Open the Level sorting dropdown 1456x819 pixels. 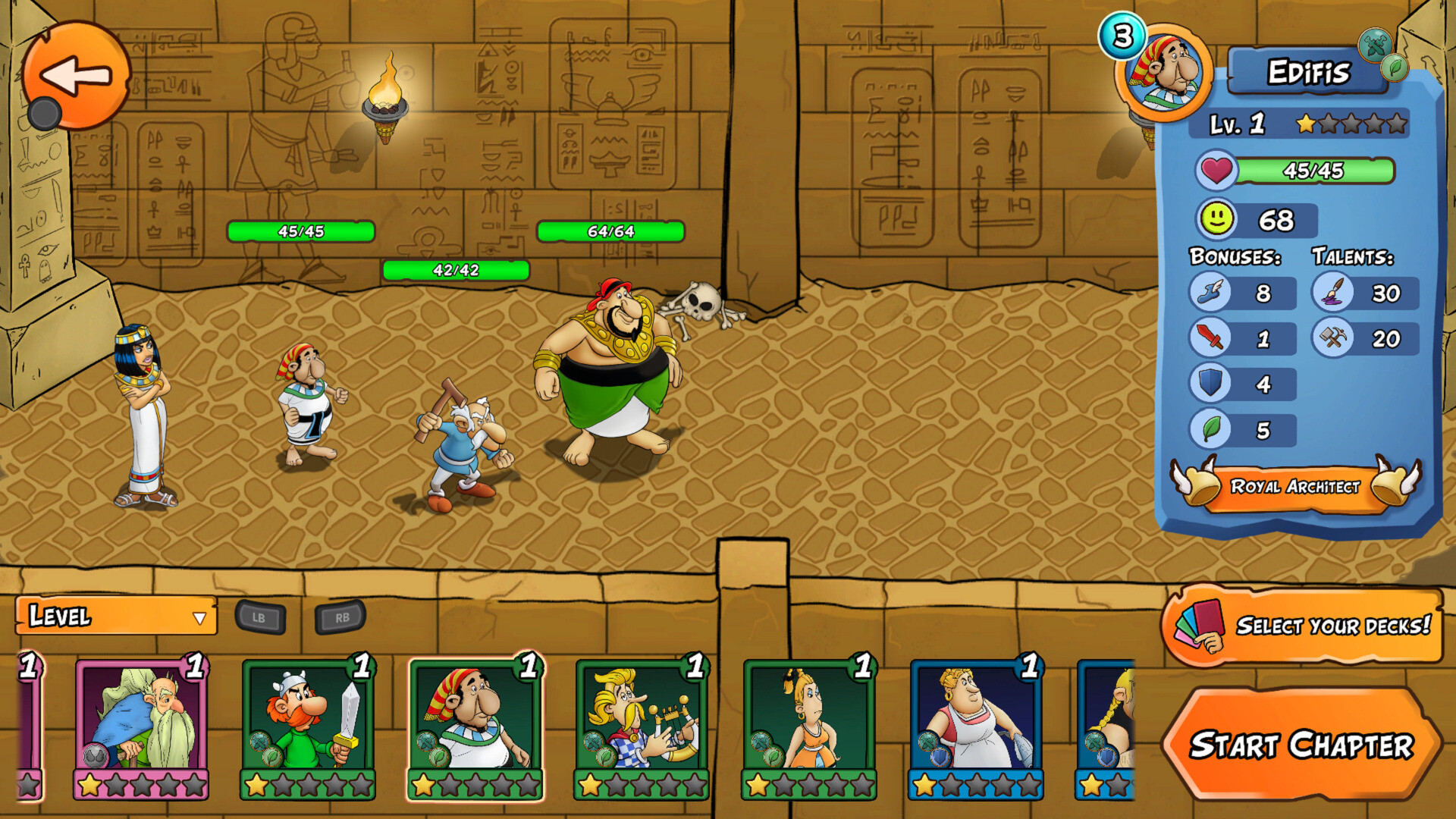click(x=114, y=617)
